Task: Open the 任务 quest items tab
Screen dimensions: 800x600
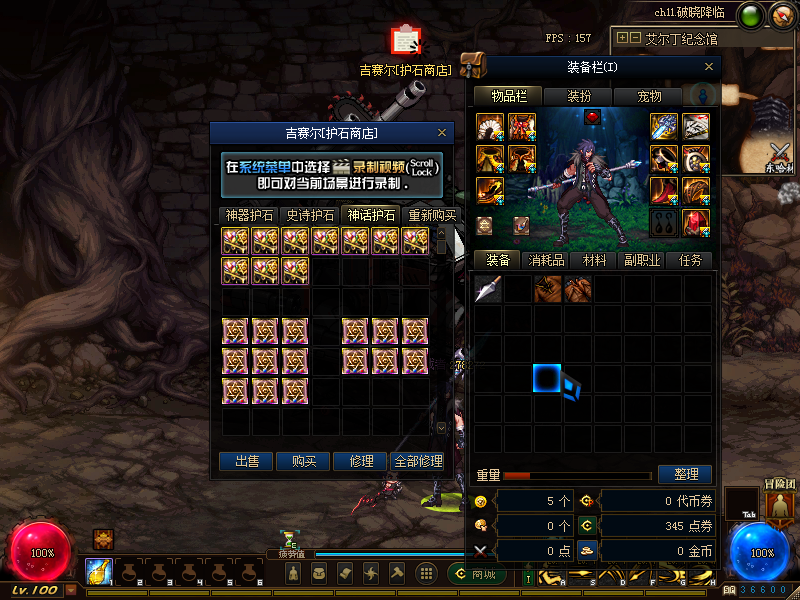Action: tap(690, 260)
